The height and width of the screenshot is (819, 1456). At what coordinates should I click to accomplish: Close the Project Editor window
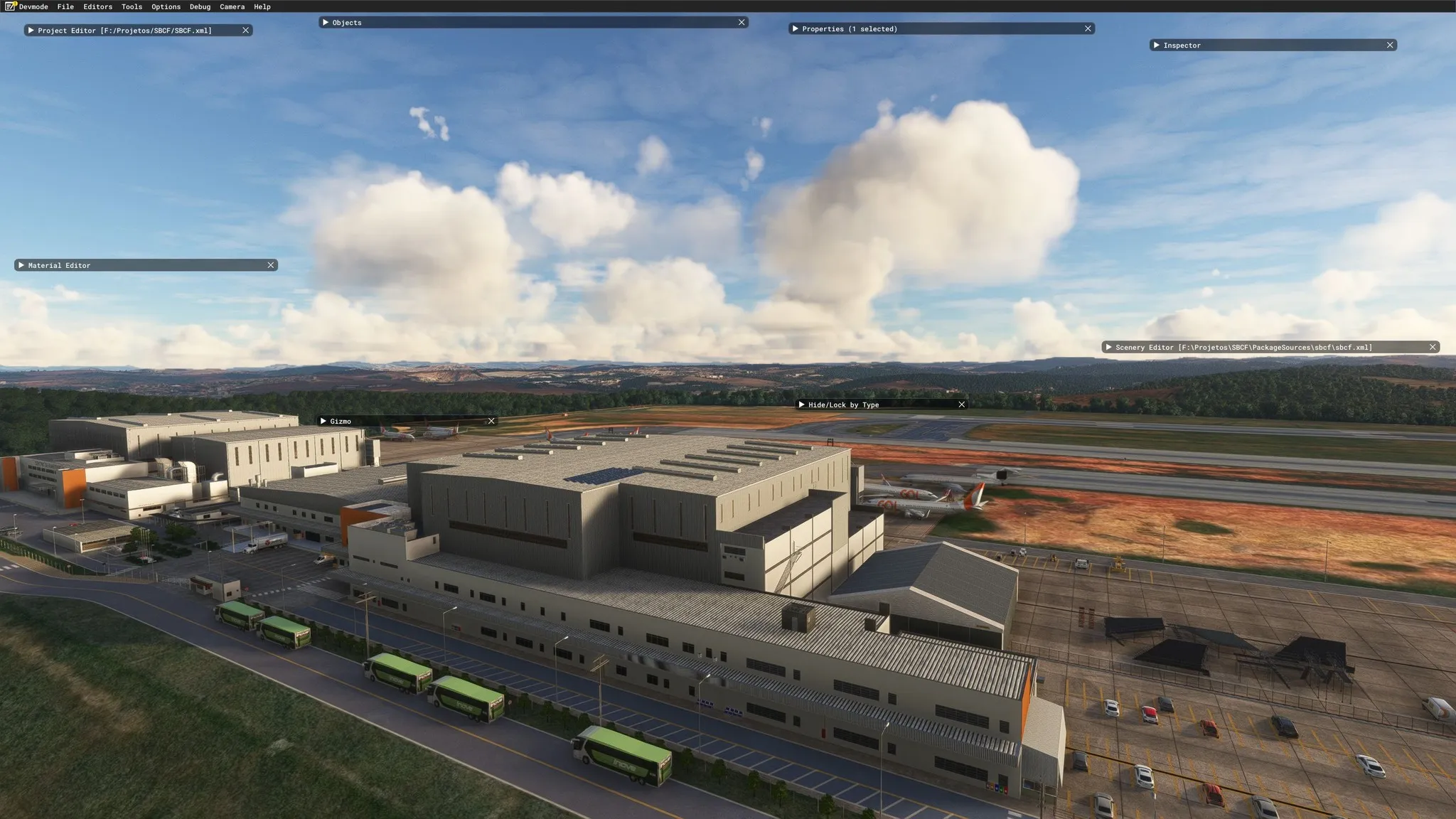click(x=246, y=31)
